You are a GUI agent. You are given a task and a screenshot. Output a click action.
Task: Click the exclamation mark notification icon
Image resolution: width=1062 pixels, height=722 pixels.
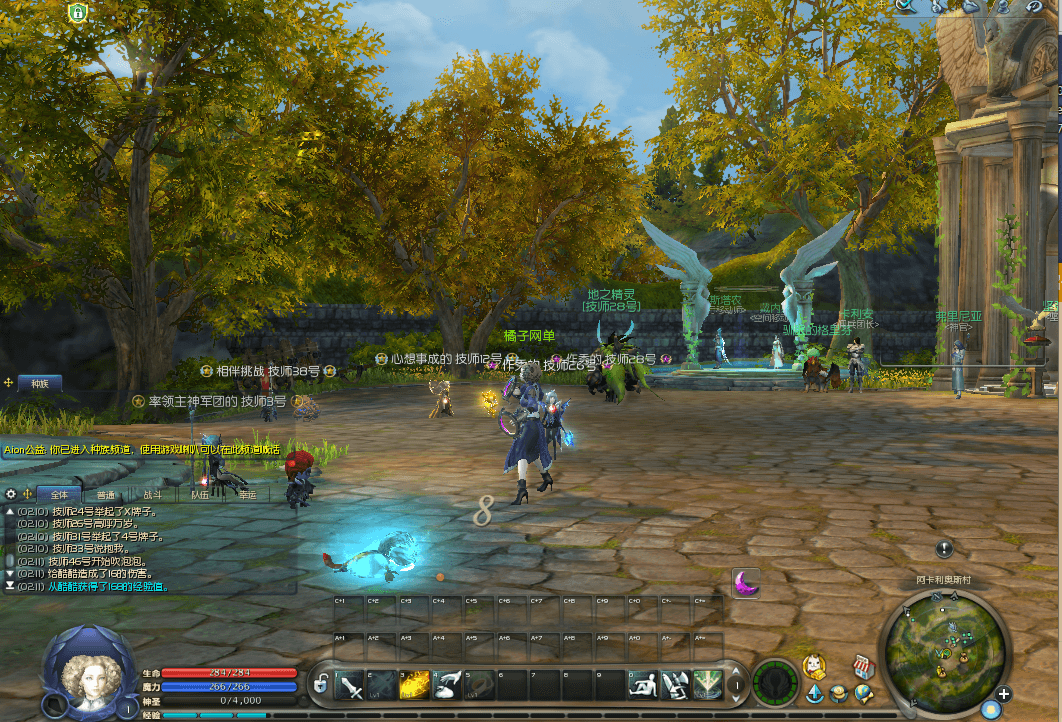coord(944,548)
